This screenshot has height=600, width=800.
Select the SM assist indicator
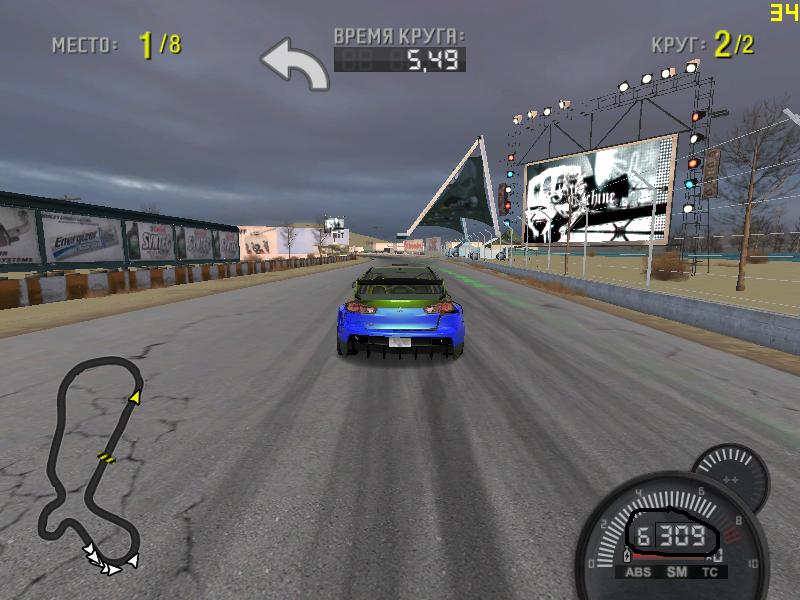676,573
